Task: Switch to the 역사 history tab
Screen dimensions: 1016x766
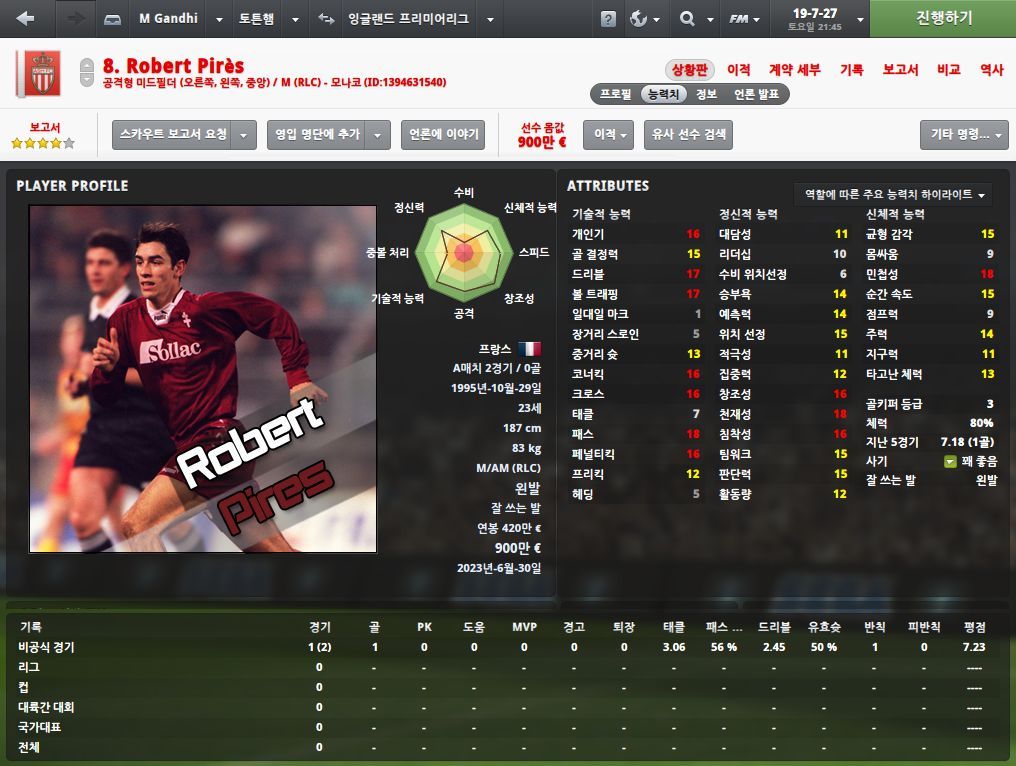Action: tap(991, 70)
